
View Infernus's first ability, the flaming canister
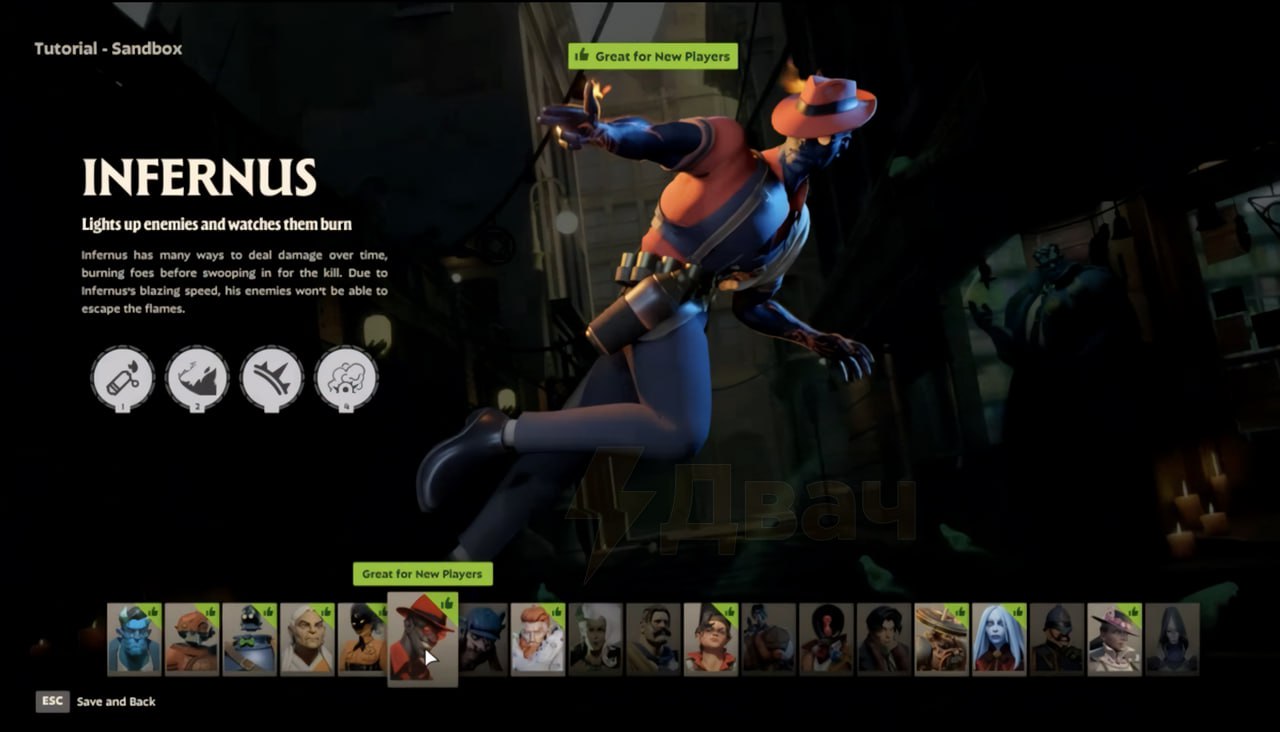coord(123,378)
